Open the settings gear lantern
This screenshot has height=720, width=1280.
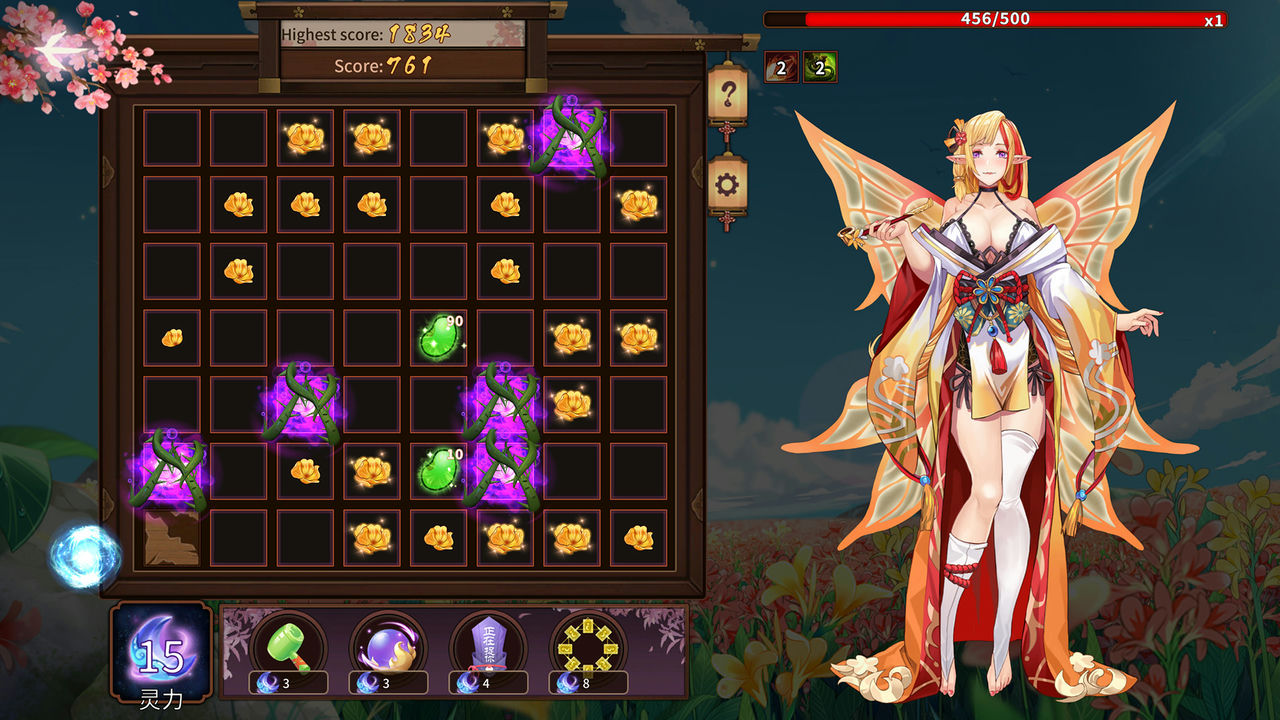tap(727, 186)
